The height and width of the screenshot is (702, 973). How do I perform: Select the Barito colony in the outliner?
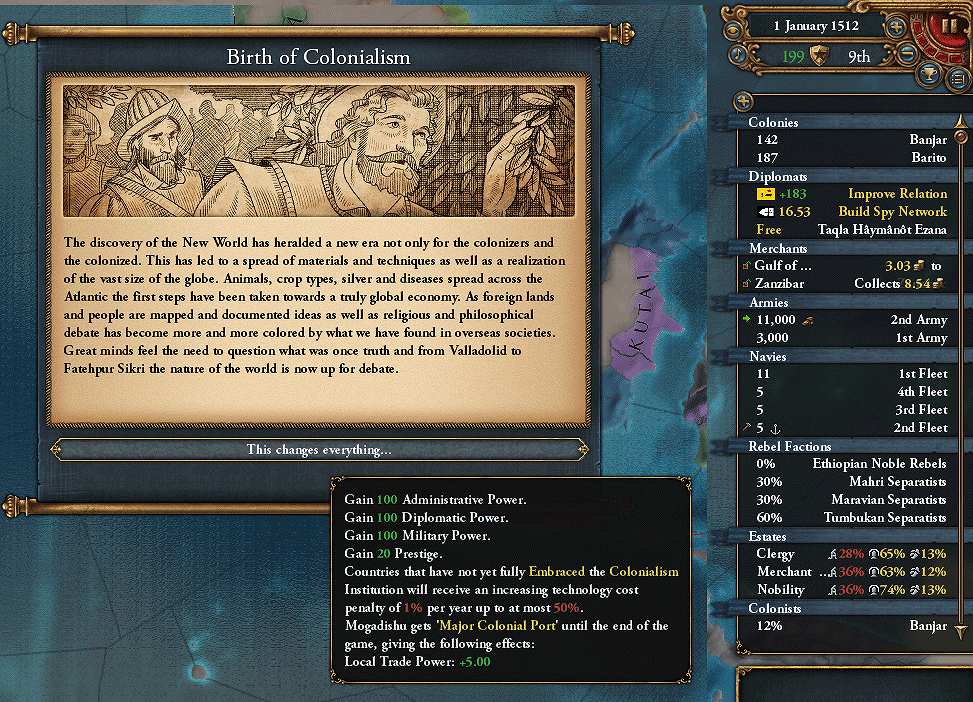(850, 158)
